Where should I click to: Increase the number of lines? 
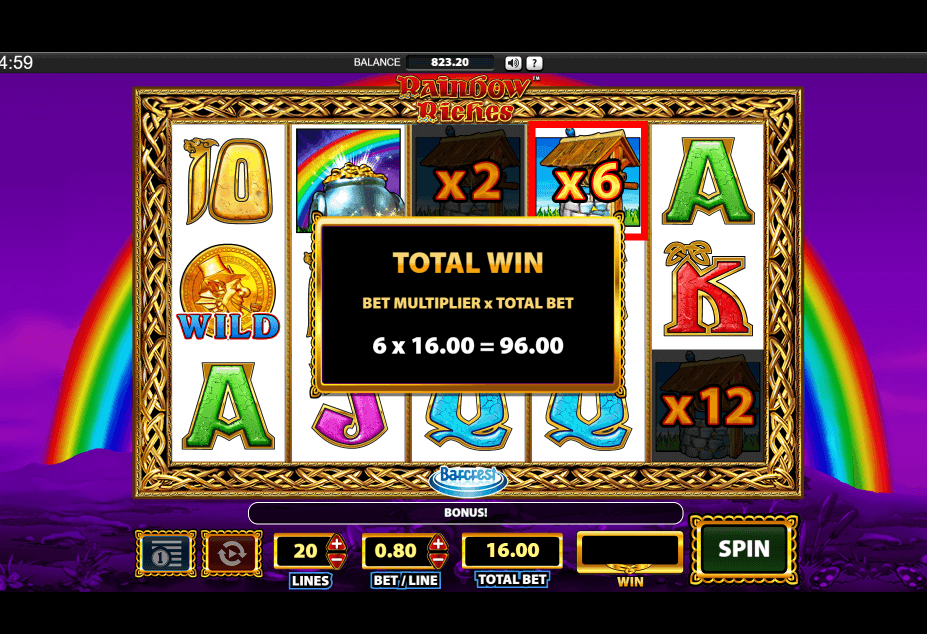tap(337, 543)
